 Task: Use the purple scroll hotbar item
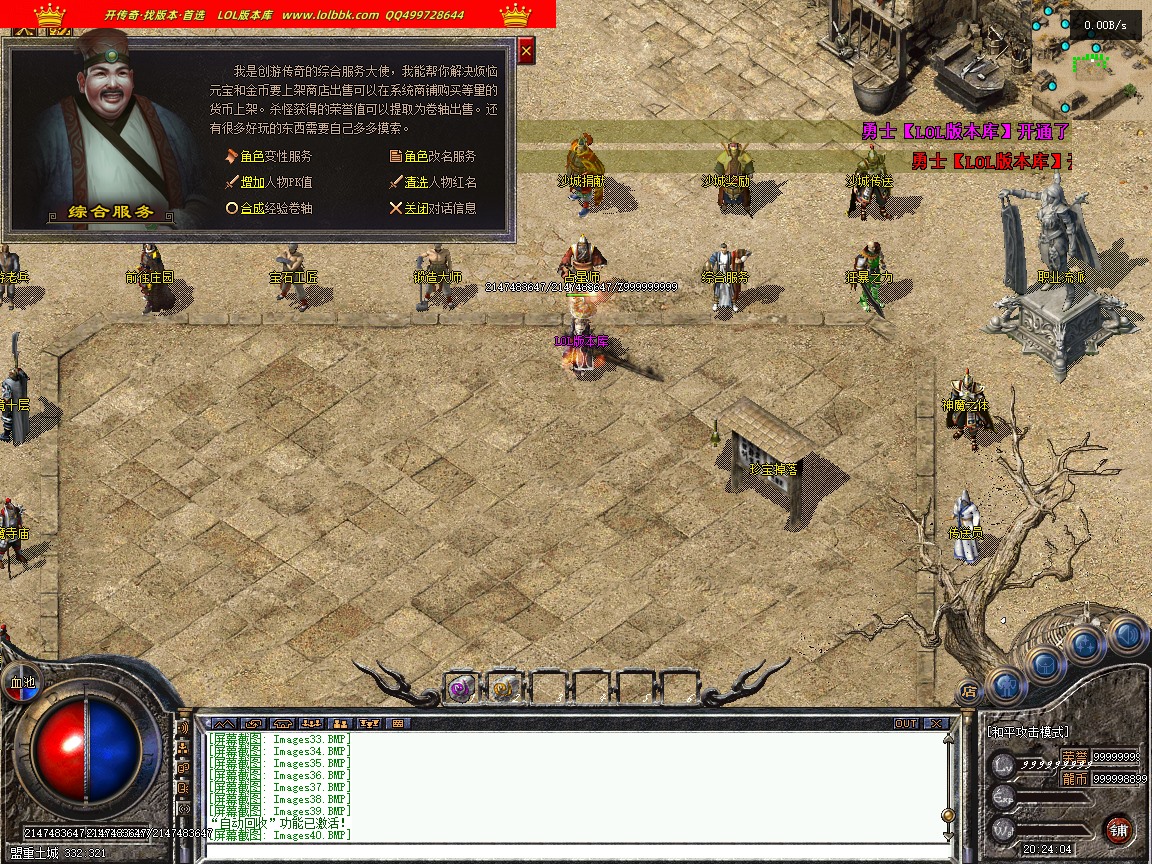point(460,688)
